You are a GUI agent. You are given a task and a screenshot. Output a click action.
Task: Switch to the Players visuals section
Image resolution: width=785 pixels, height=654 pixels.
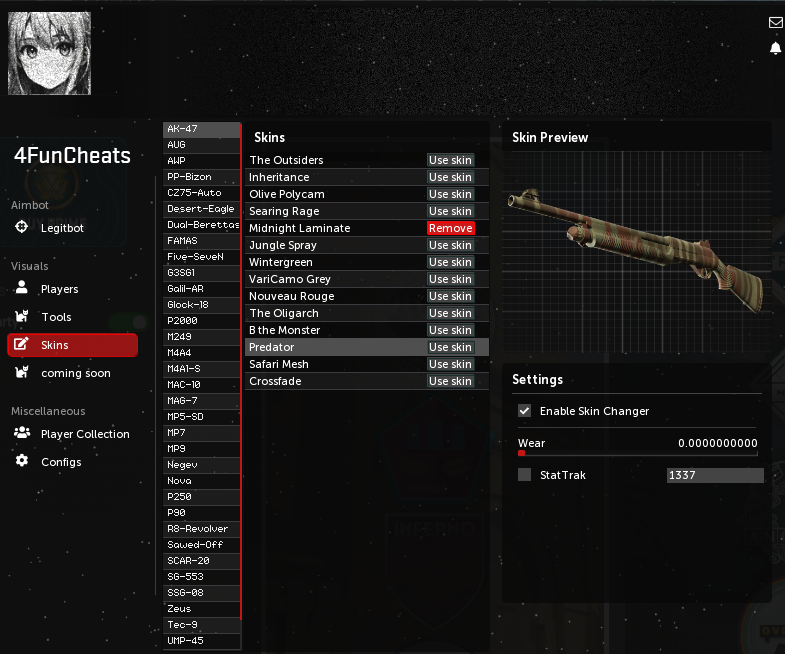coord(59,289)
